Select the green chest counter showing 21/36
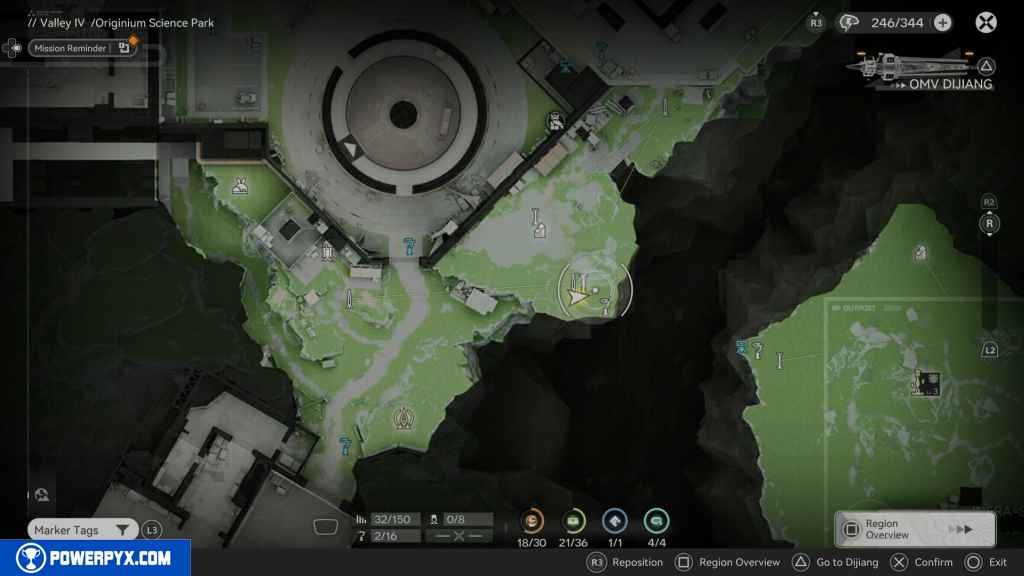This screenshot has width=1024, height=576. pos(574,521)
